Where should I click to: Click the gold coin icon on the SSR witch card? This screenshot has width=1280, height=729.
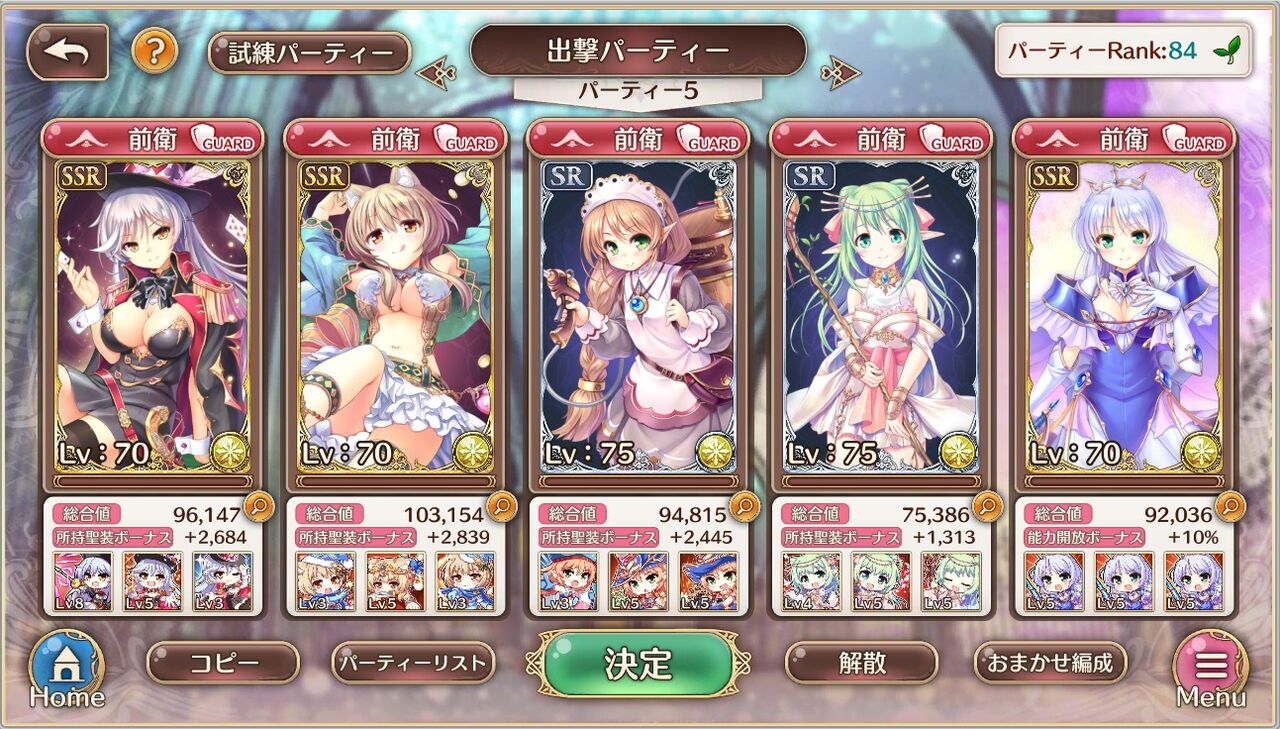(x=231, y=452)
